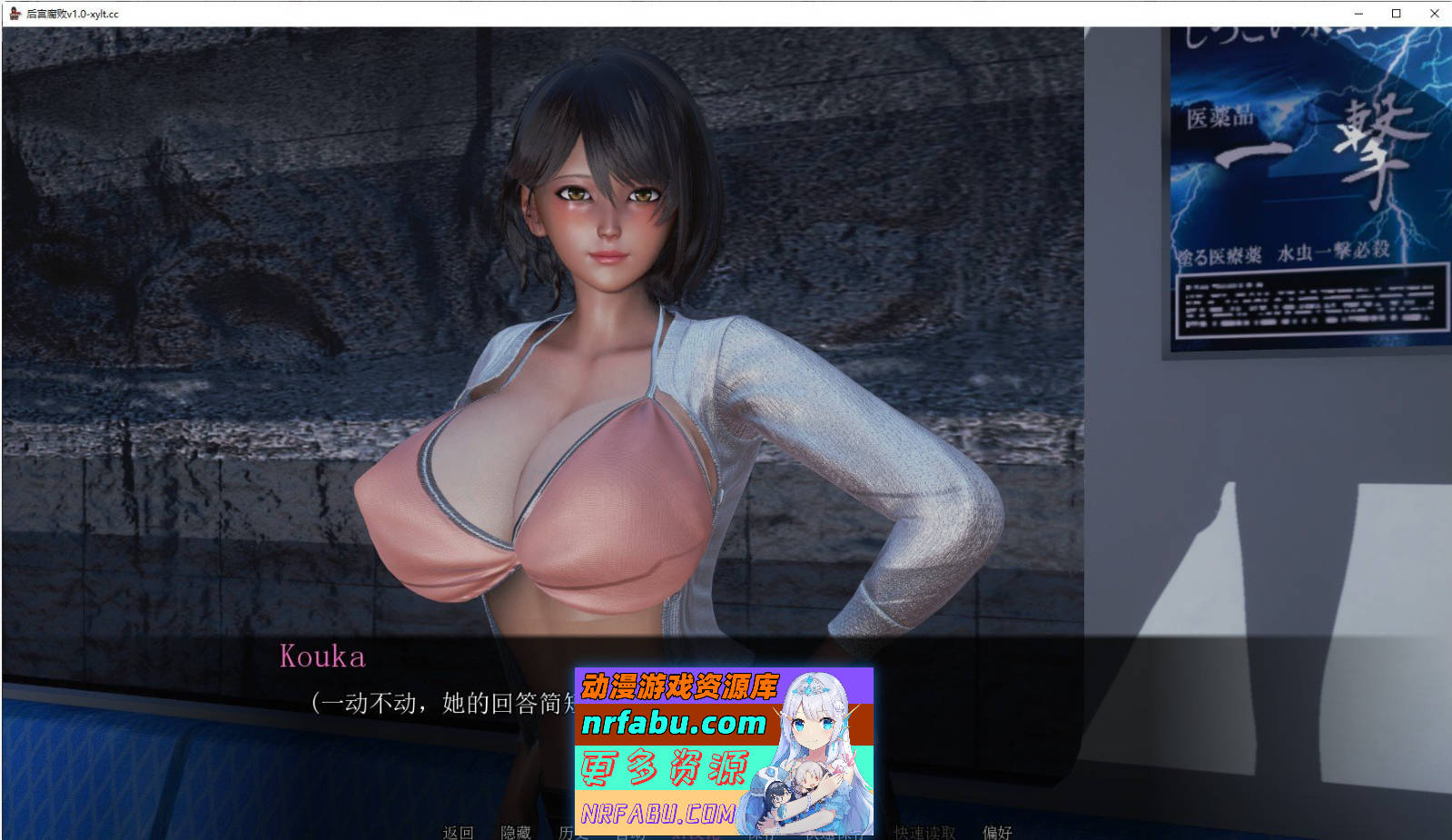The width and height of the screenshot is (1452, 840).
Task: Hide the dialogue box using 隐藏
Action: (514, 834)
